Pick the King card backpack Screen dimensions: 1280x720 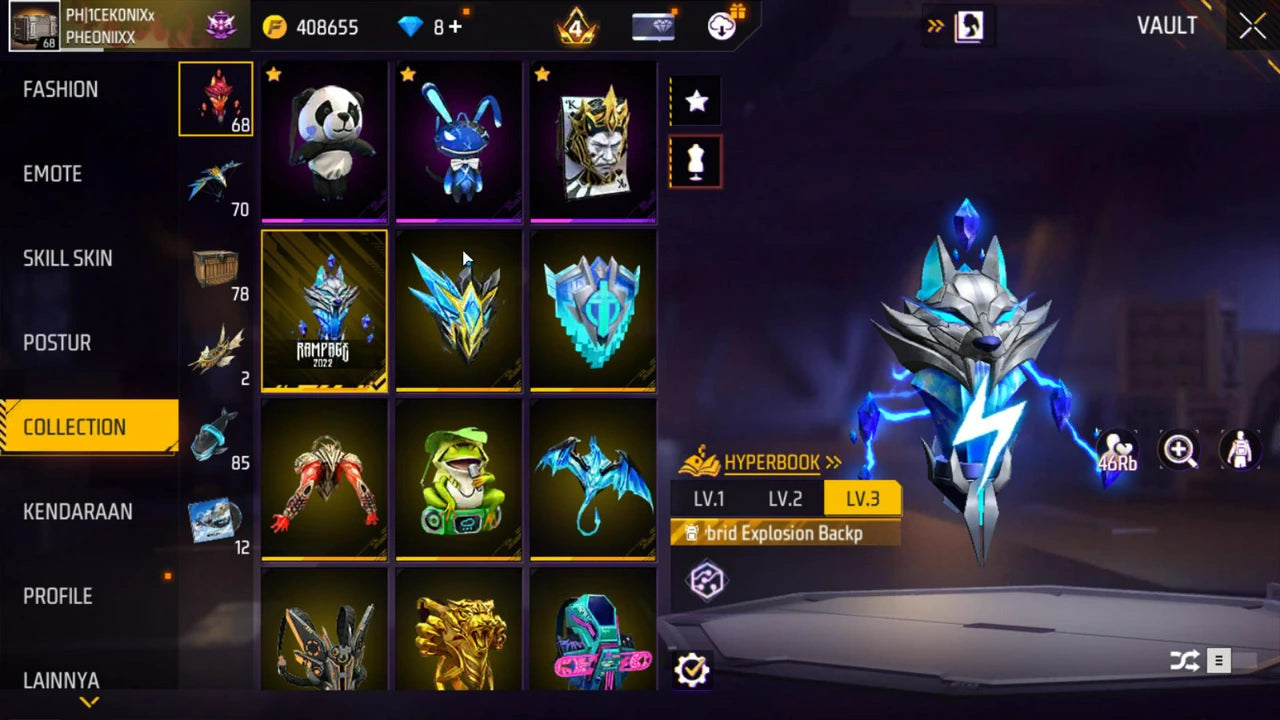coord(593,140)
